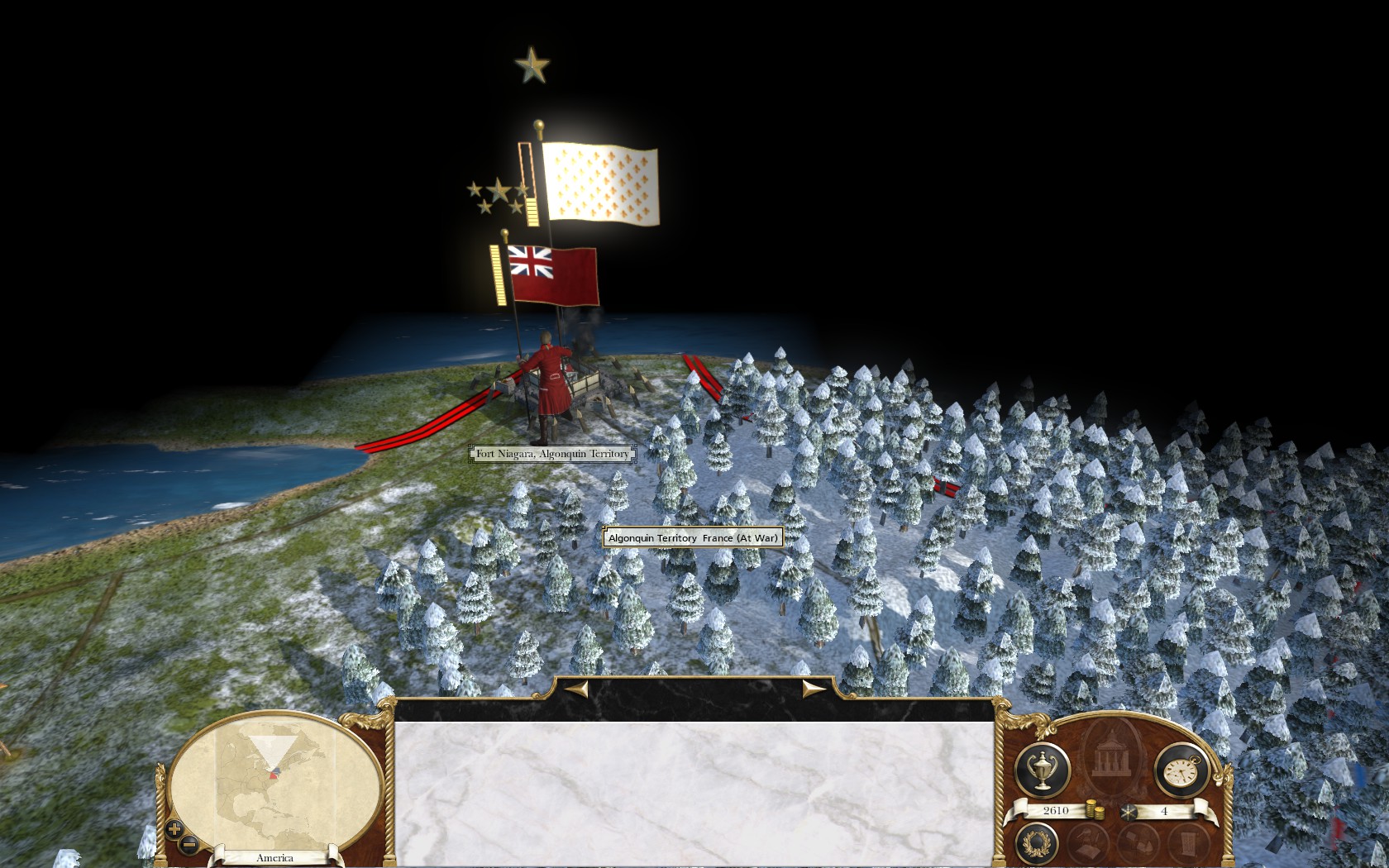Cycle to next item with right arrow

coord(814,688)
